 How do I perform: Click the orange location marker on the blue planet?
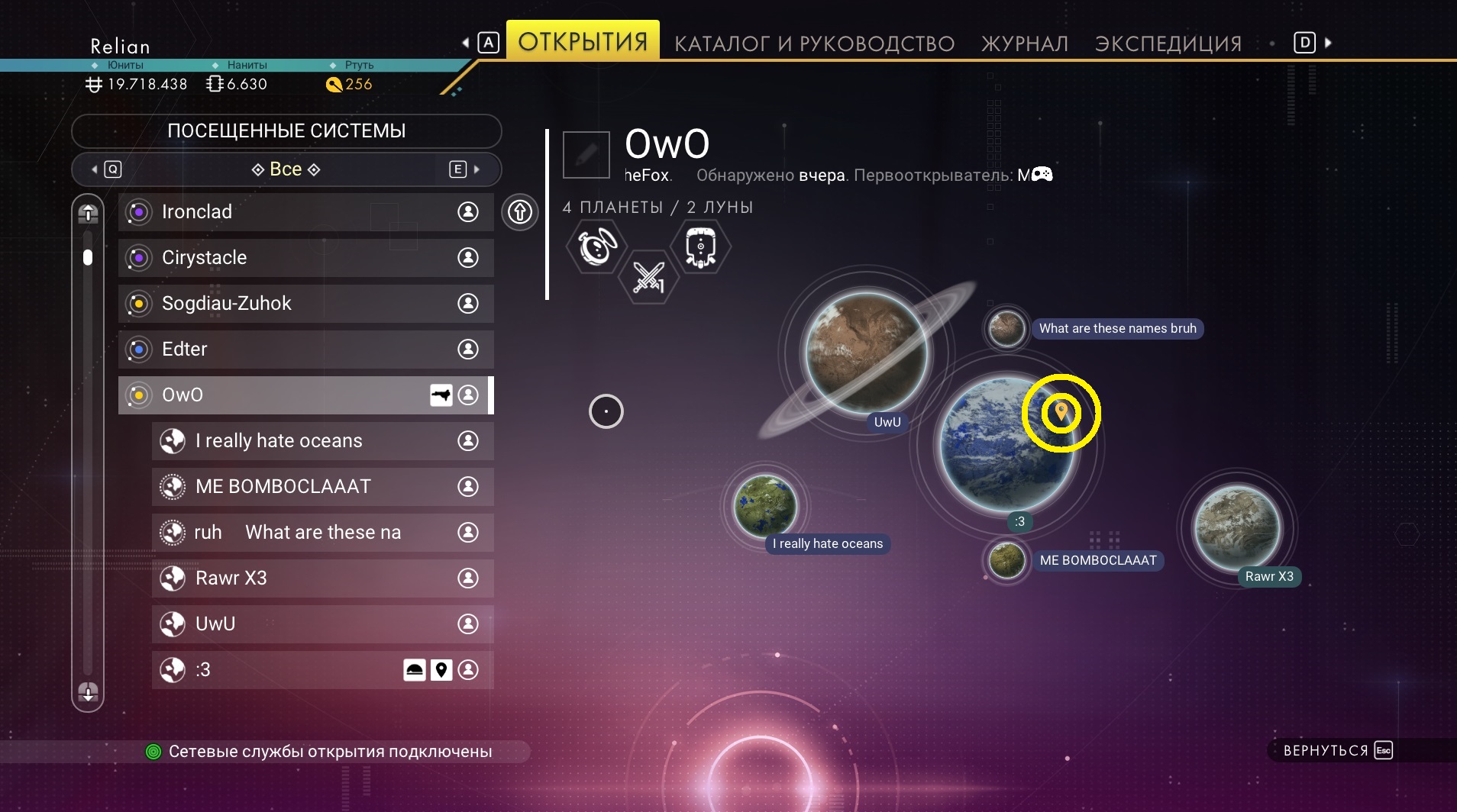coord(1061,412)
